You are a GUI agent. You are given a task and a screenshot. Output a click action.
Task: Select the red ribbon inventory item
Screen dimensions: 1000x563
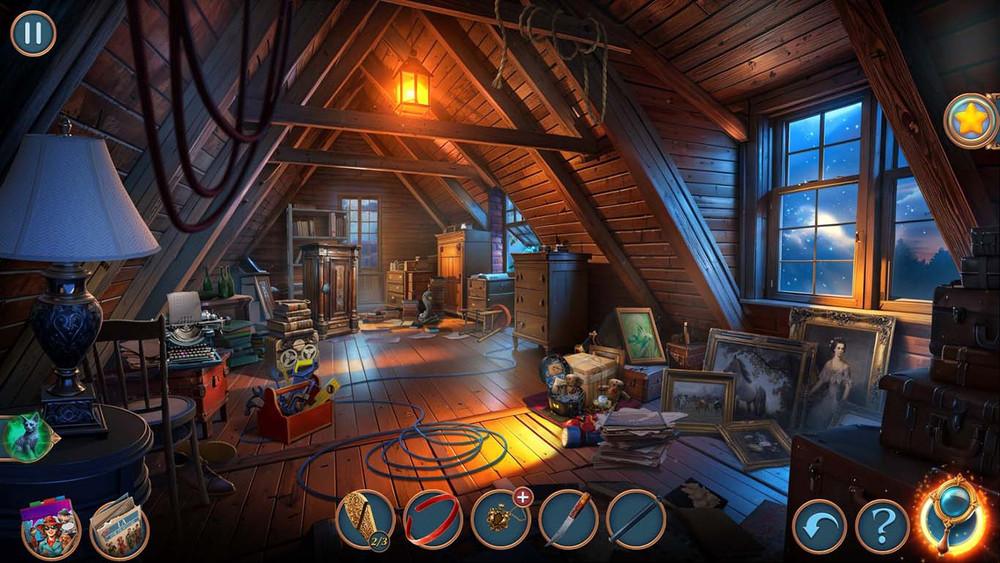433,519
